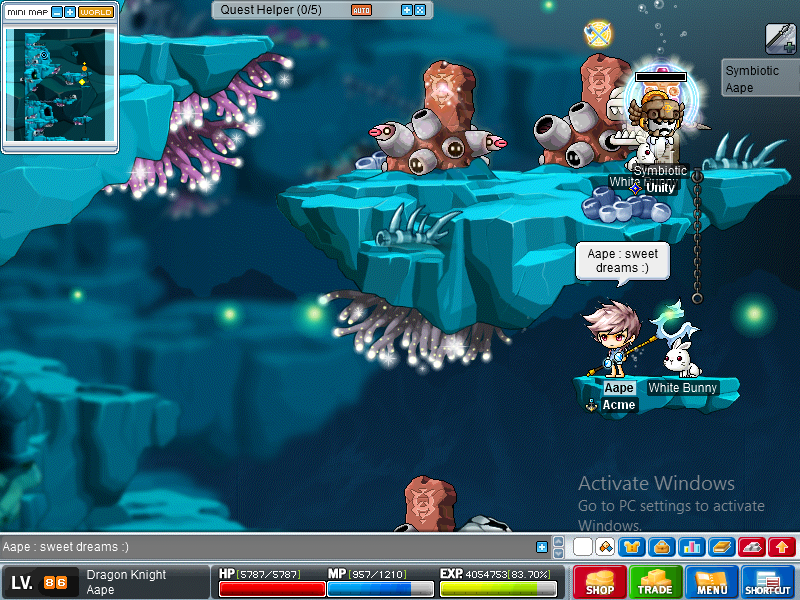Click the red up-arrow icon

782,547
